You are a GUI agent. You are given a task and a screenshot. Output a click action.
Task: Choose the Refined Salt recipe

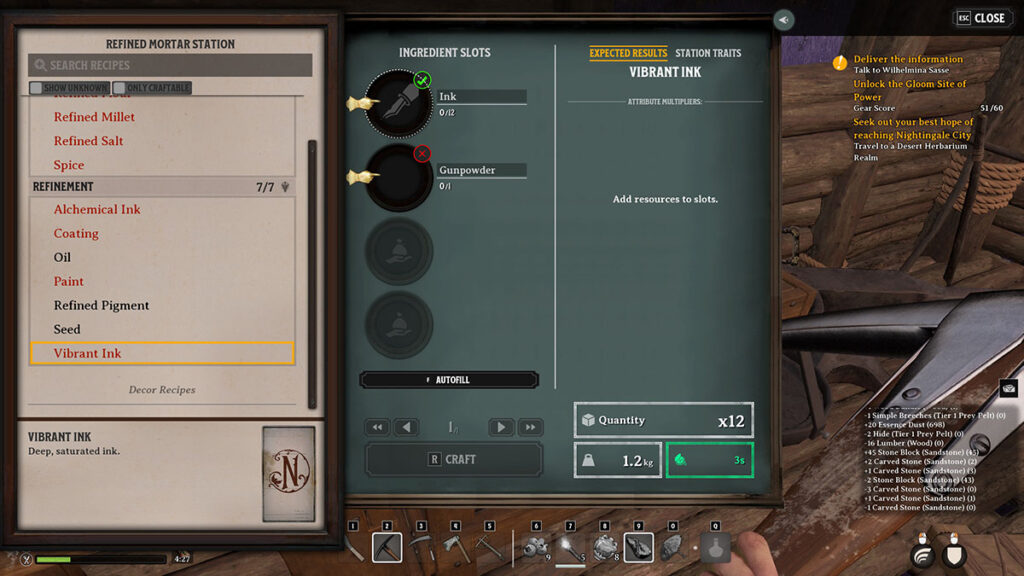[x=89, y=141]
